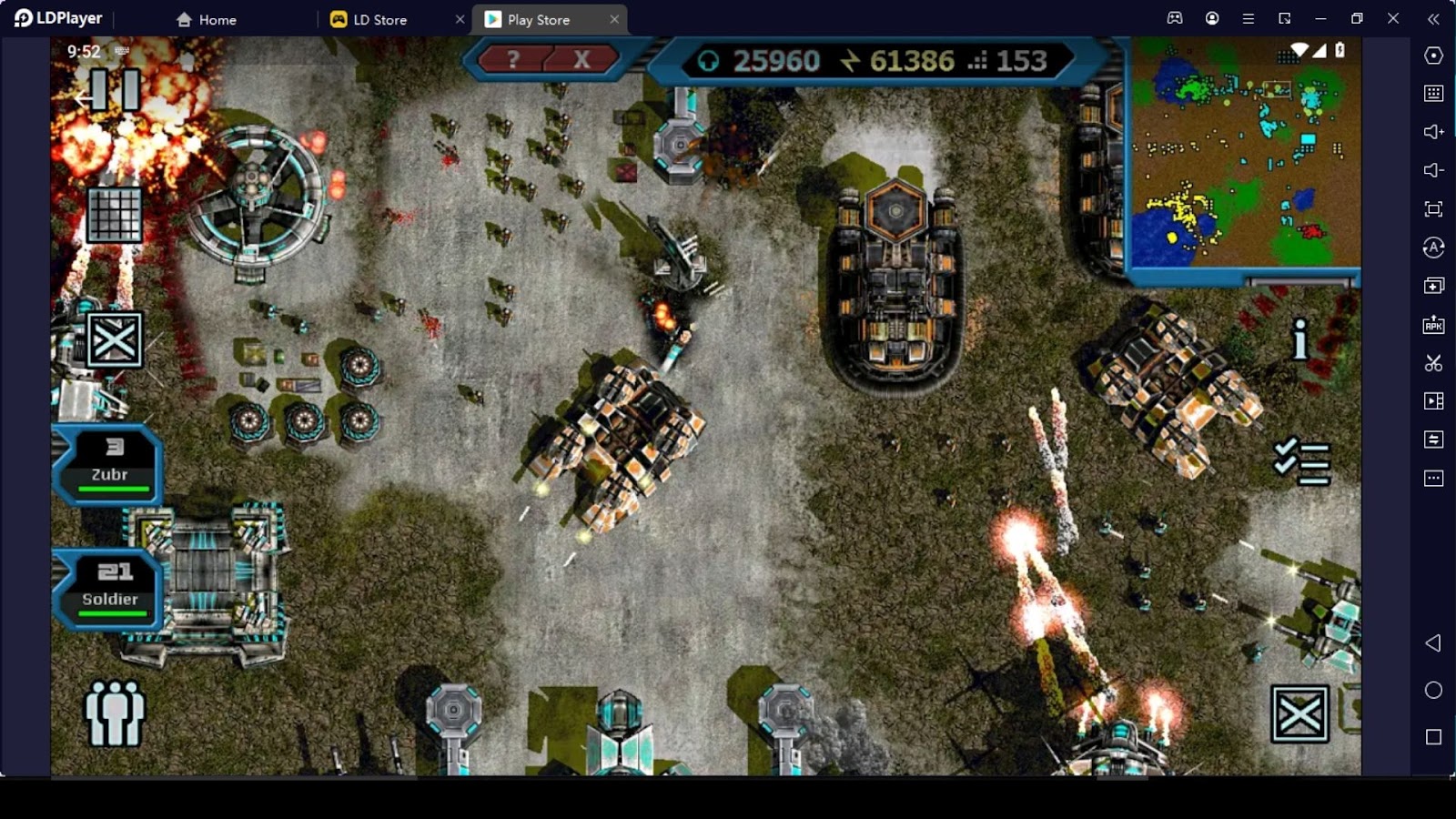The image size is (1456, 819).
Task: Toggle the grid icon button
Action: 115,215
